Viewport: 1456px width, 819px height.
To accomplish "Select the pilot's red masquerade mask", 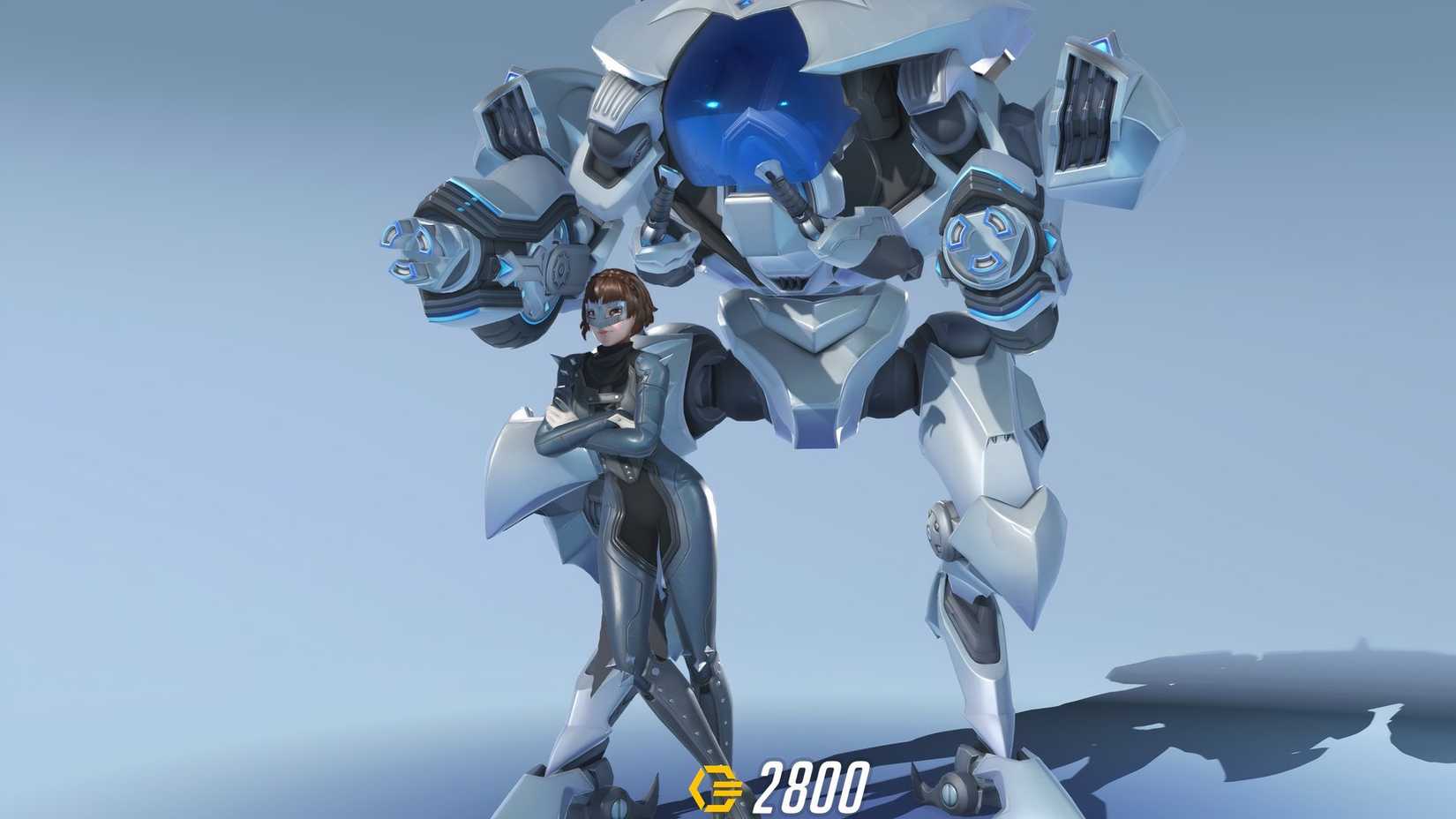I will [x=607, y=313].
